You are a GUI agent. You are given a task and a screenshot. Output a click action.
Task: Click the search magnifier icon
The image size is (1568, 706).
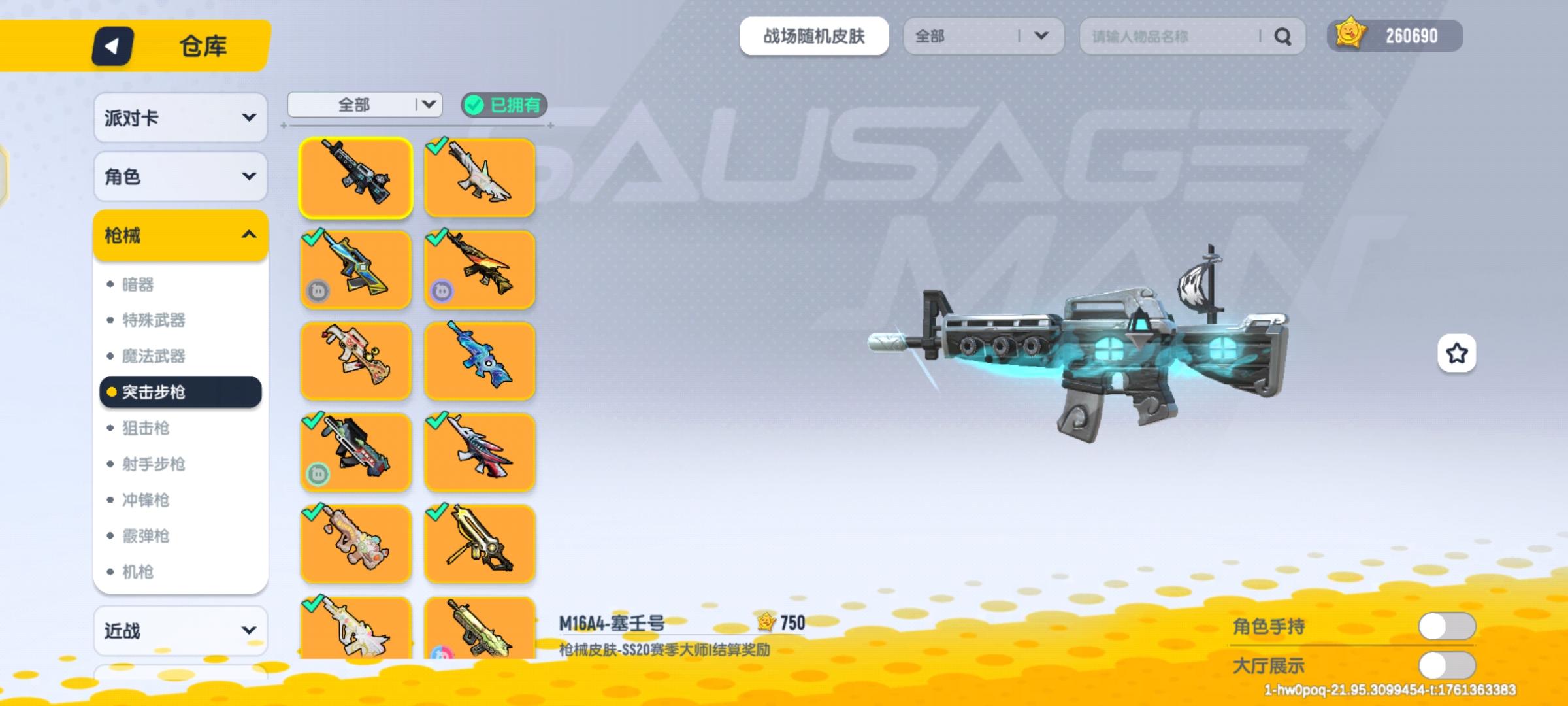click(x=1282, y=37)
